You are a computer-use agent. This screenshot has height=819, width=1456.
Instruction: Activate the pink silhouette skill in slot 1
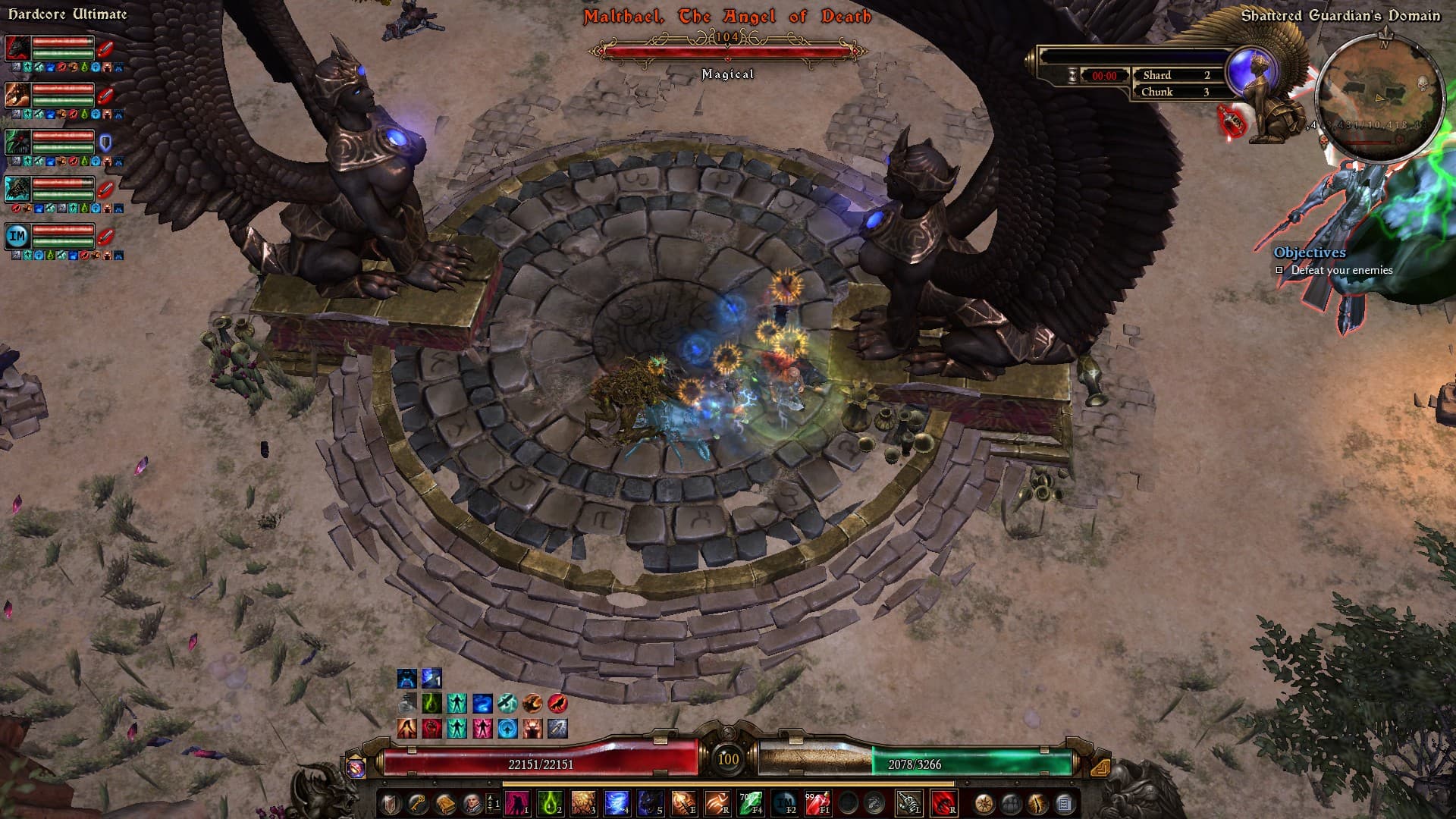[517, 803]
